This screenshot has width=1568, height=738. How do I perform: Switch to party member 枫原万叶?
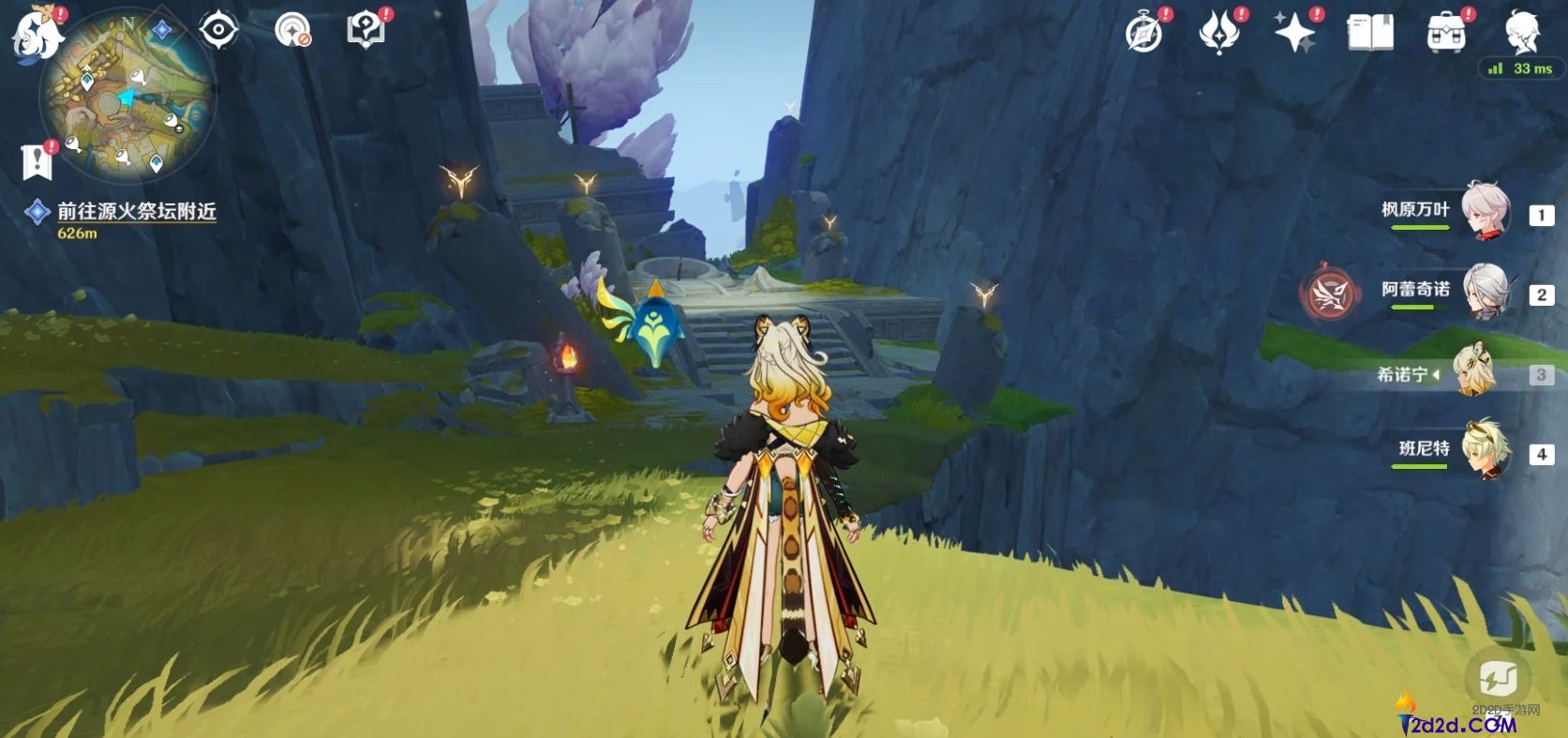click(1486, 212)
